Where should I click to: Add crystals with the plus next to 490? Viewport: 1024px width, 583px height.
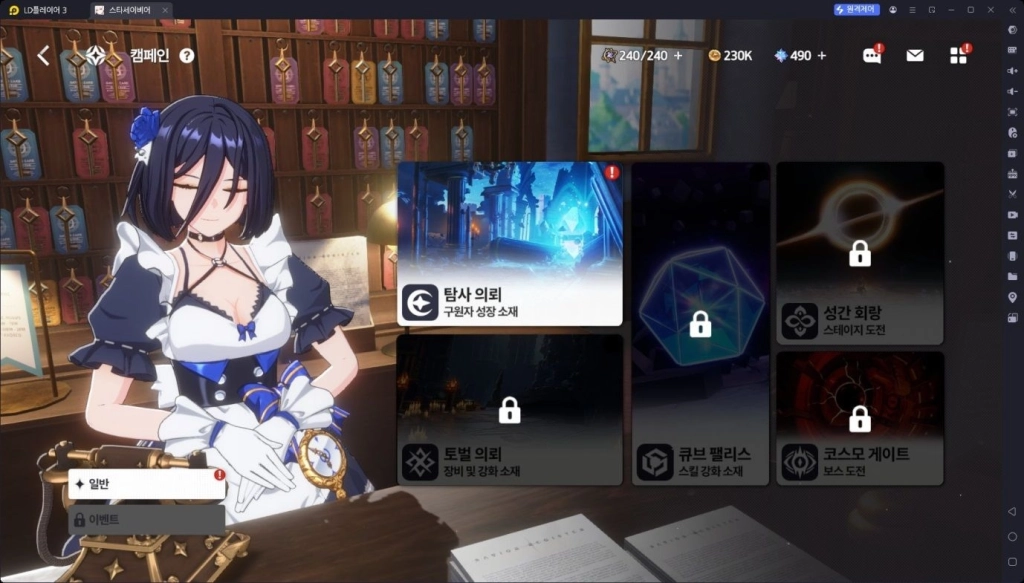[x=822, y=55]
